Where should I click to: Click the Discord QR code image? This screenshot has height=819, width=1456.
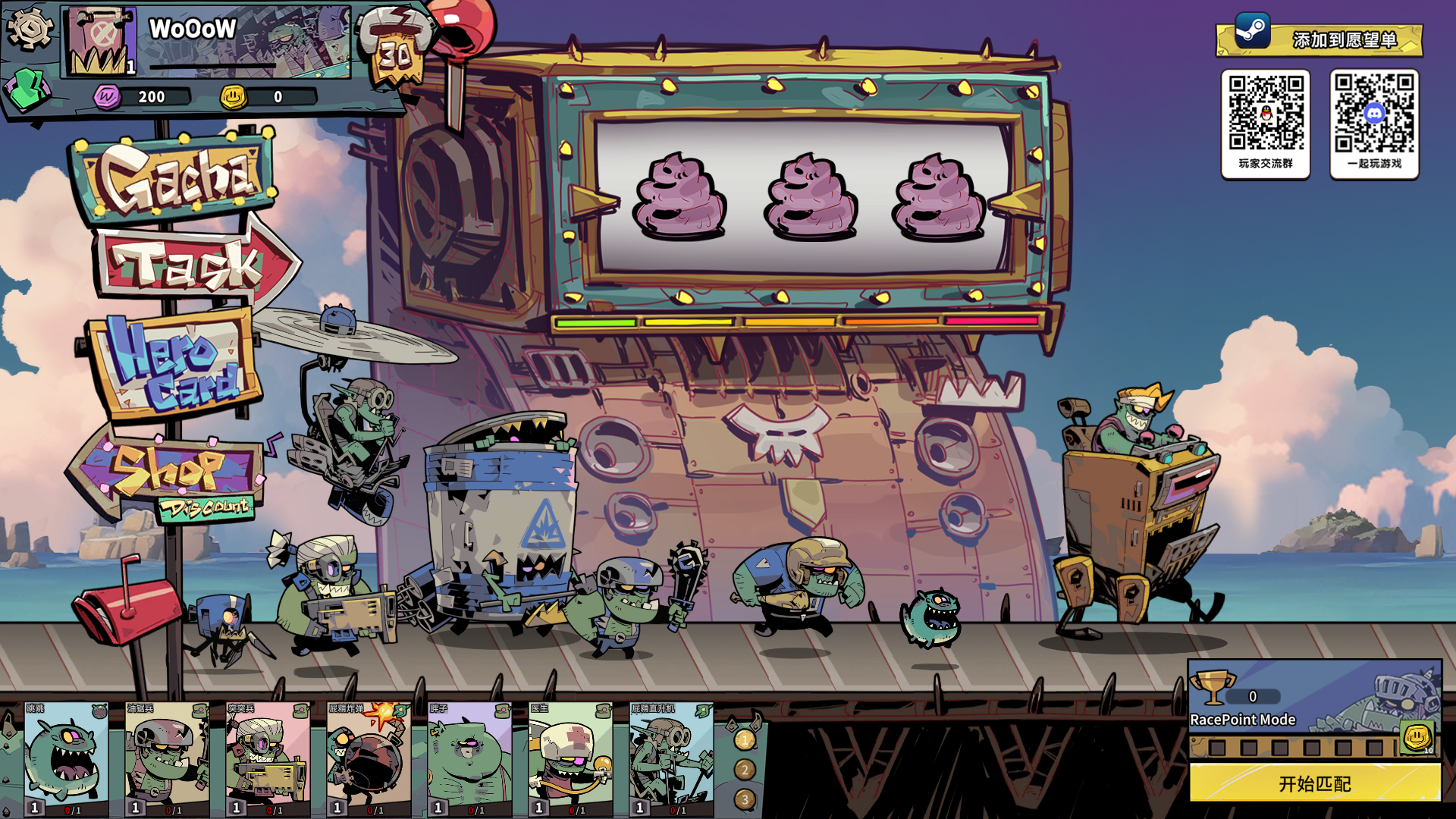click(x=1374, y=114)
